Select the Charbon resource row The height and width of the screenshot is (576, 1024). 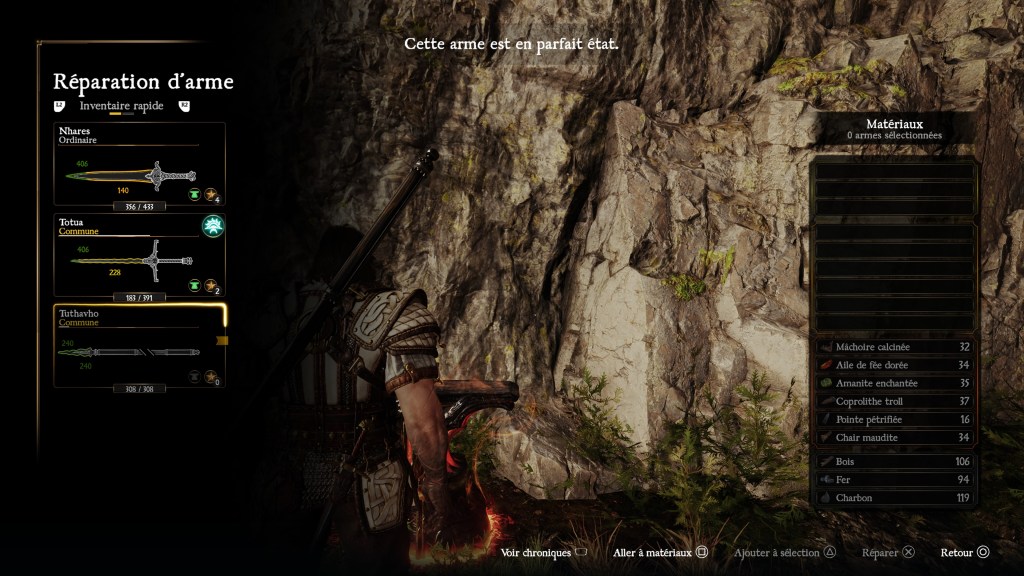coord(895,498)
